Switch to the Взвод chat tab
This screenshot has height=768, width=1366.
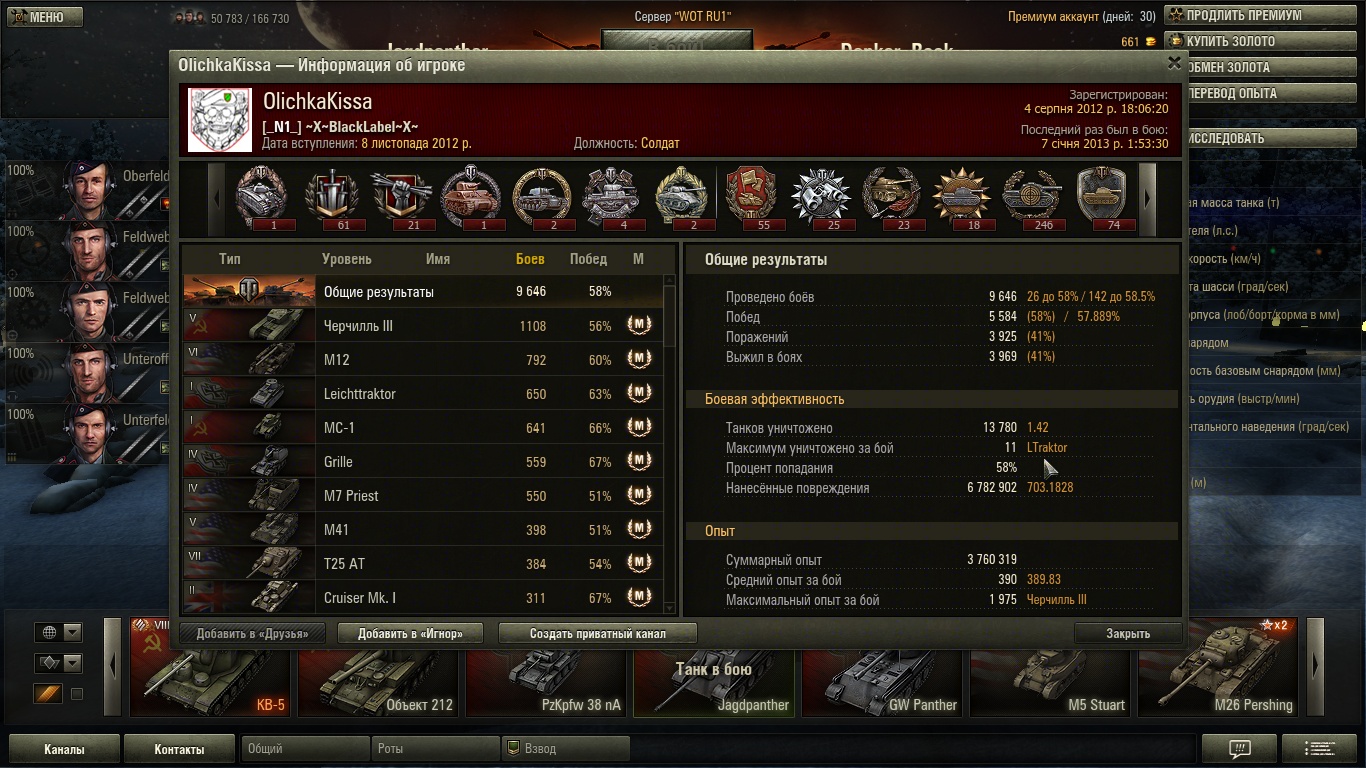[x=565, y=749]
